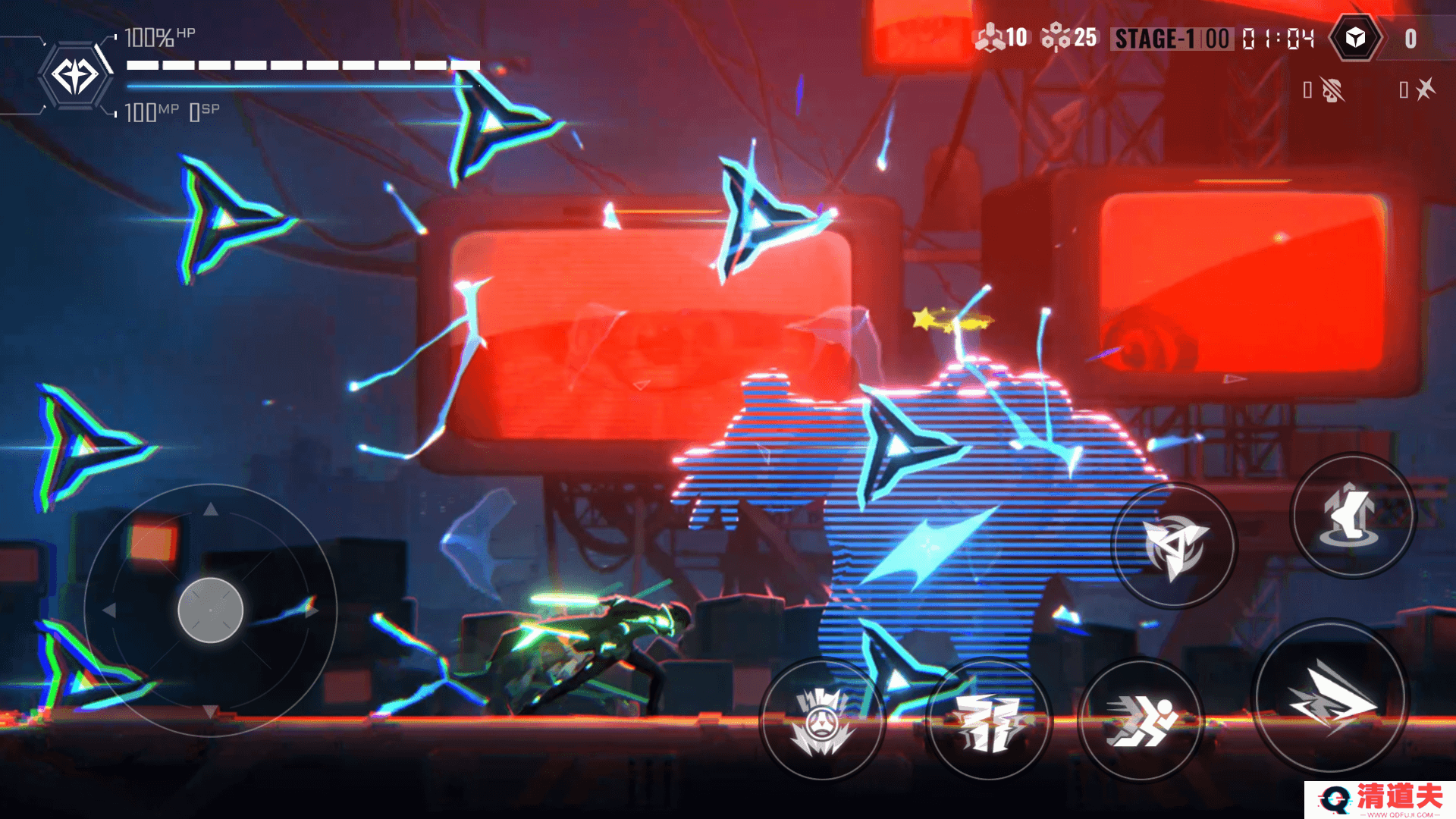Click the hexagon character emblem

[74, 76]
